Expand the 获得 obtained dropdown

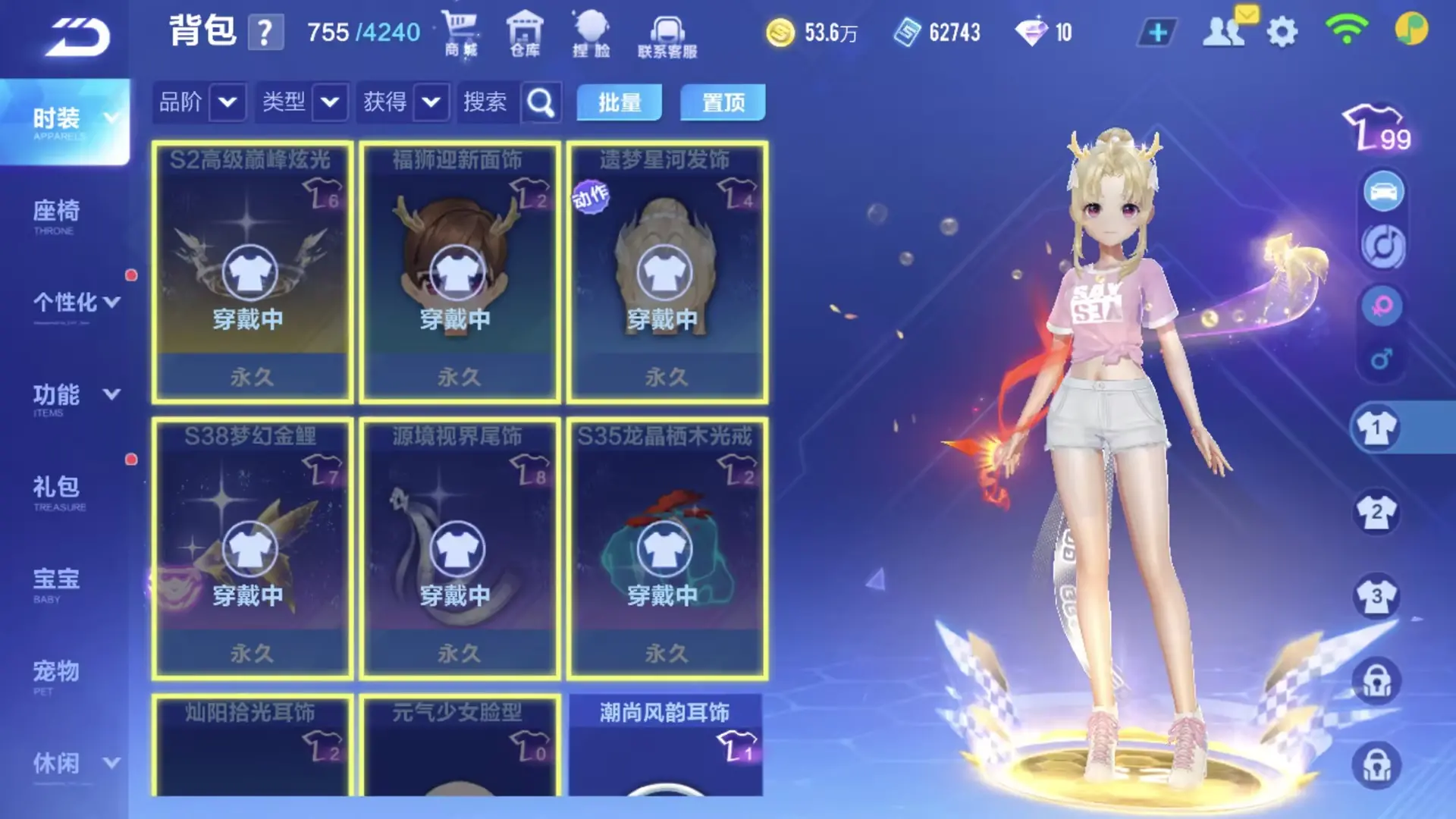click(431, 102)
